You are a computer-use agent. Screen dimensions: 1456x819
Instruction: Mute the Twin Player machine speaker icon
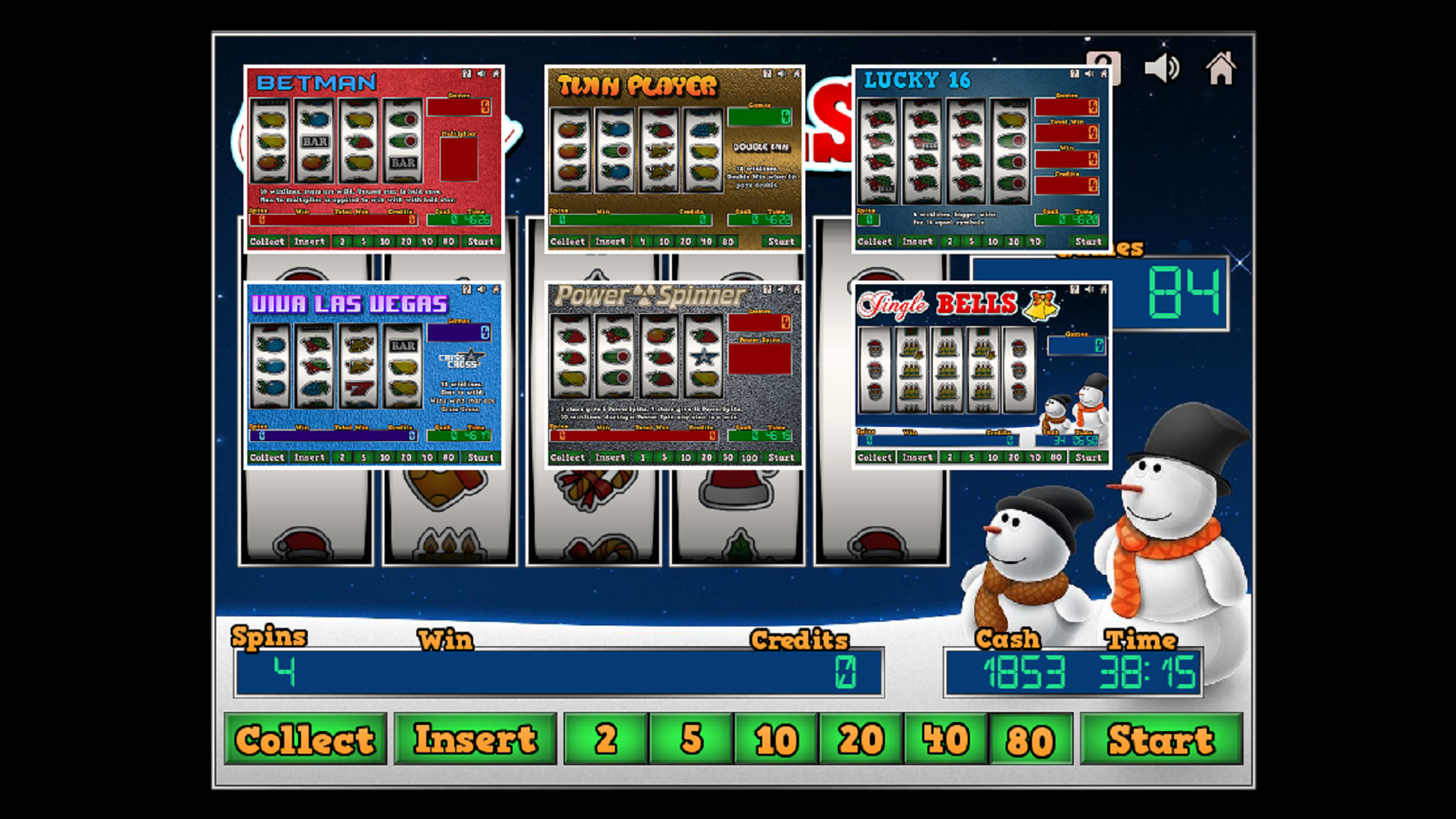783,74
